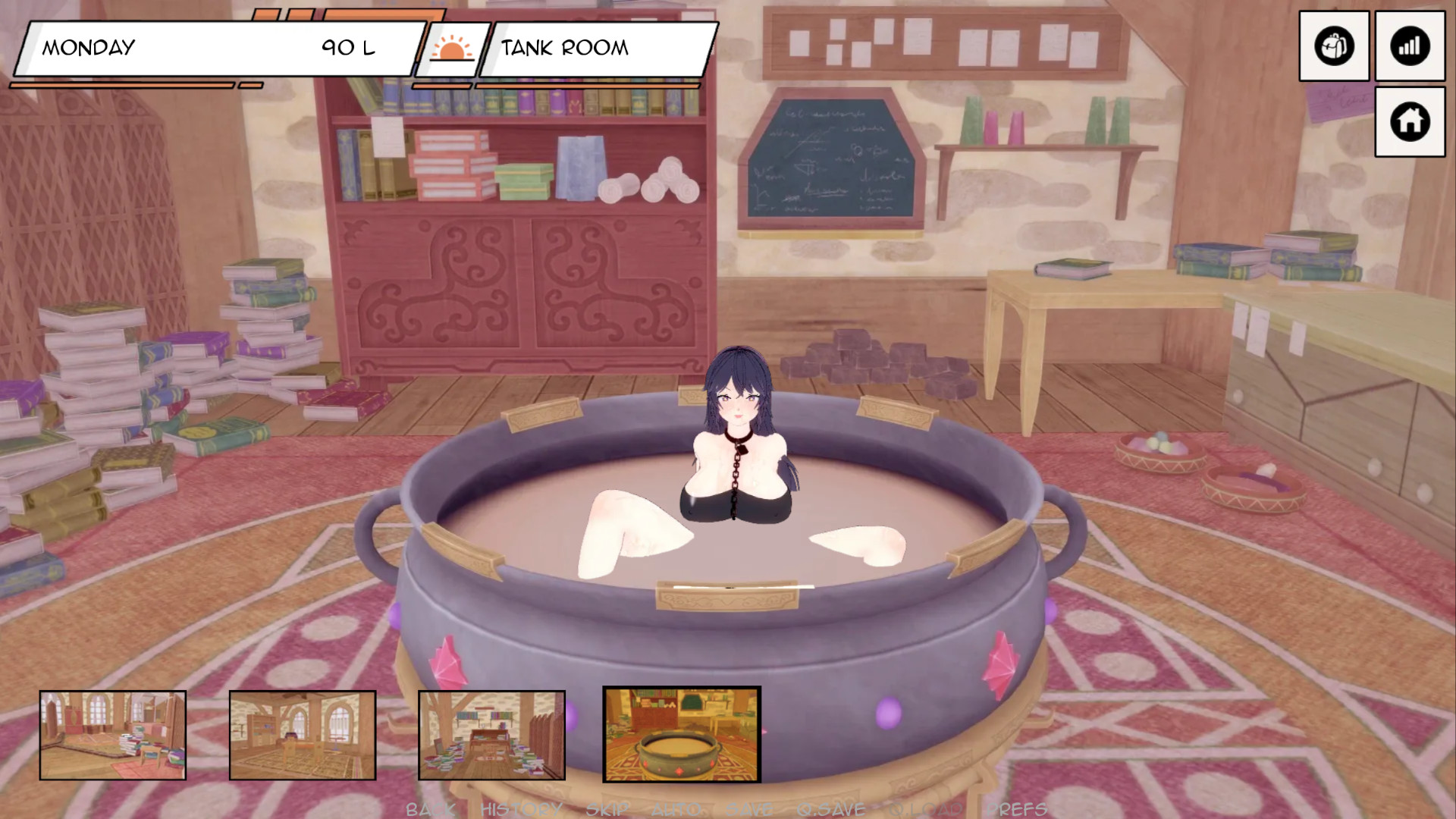Select the highlighted tank room cauldron thumbnail
Image resolution: width=1456 pixels, height=819 pixels.
(682, 734)
